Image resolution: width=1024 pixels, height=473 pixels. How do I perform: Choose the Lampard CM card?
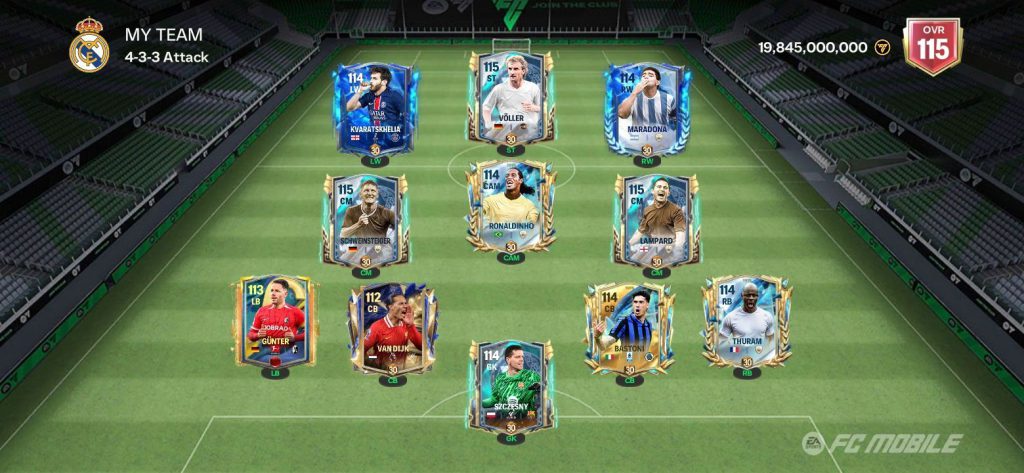657,219
